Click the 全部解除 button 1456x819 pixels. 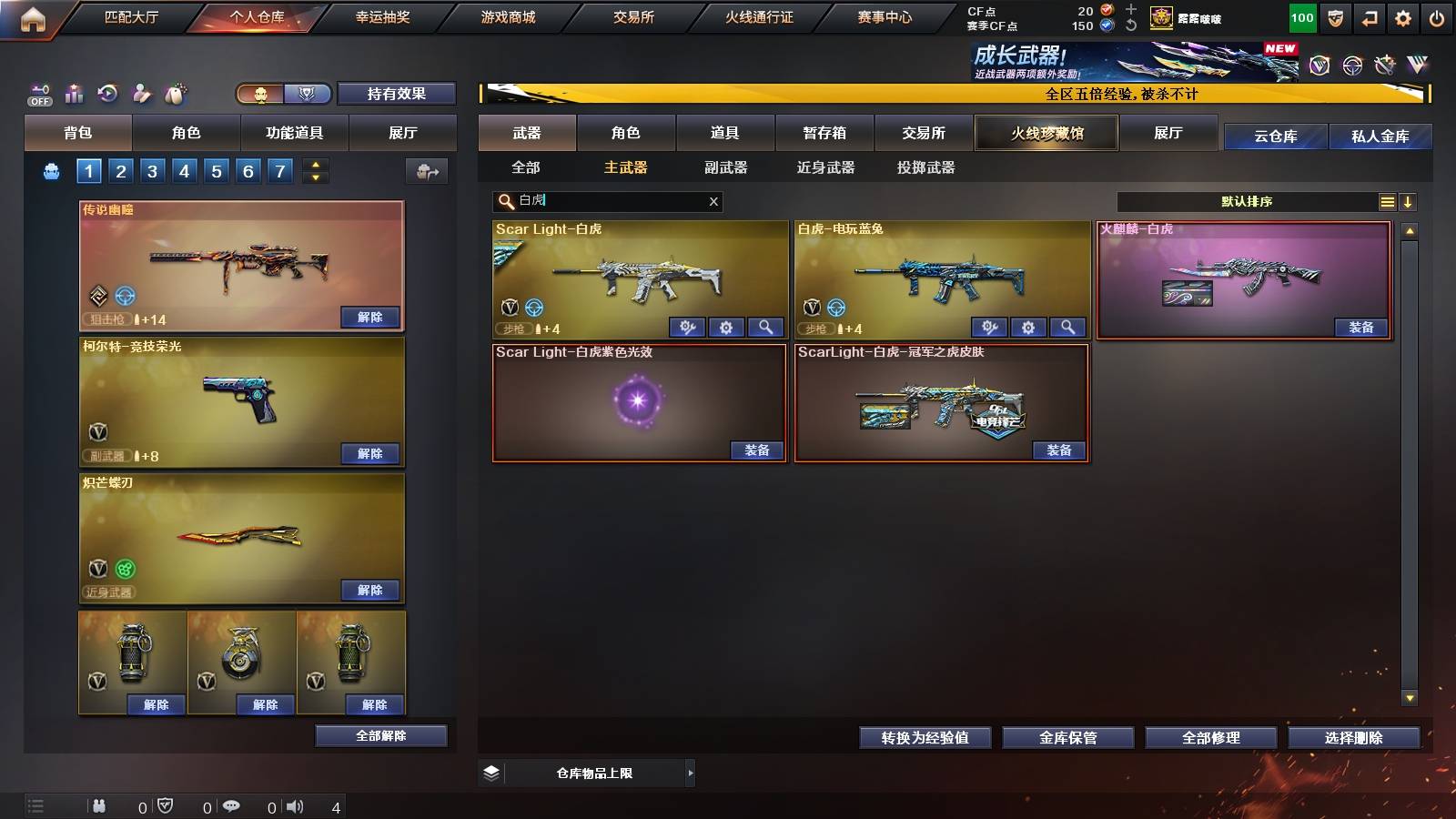(x=380, y=735)
